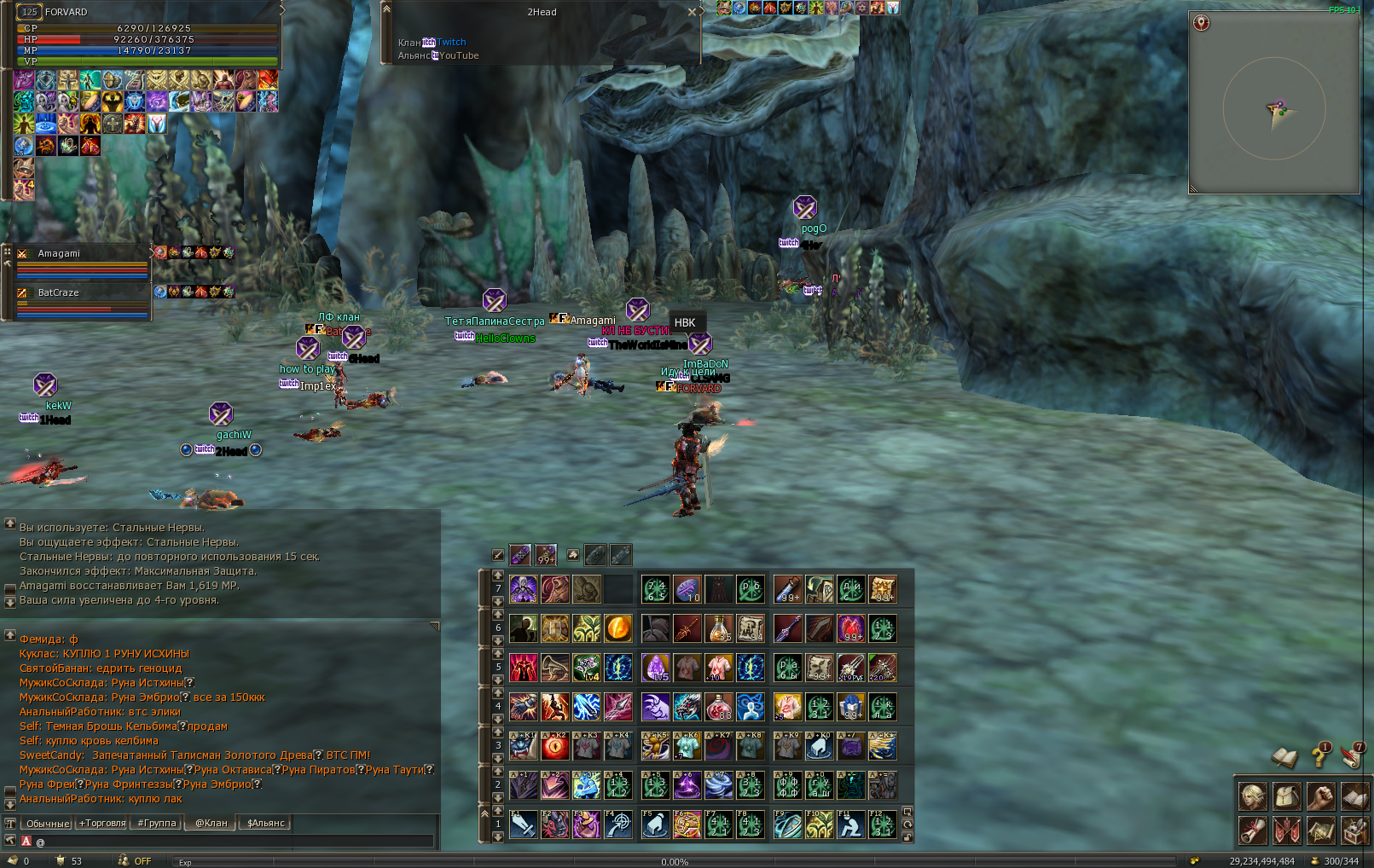The image size is (1374, 868).
Task: Click the yellow question mark help icon
Action: tap(1320, 755)
